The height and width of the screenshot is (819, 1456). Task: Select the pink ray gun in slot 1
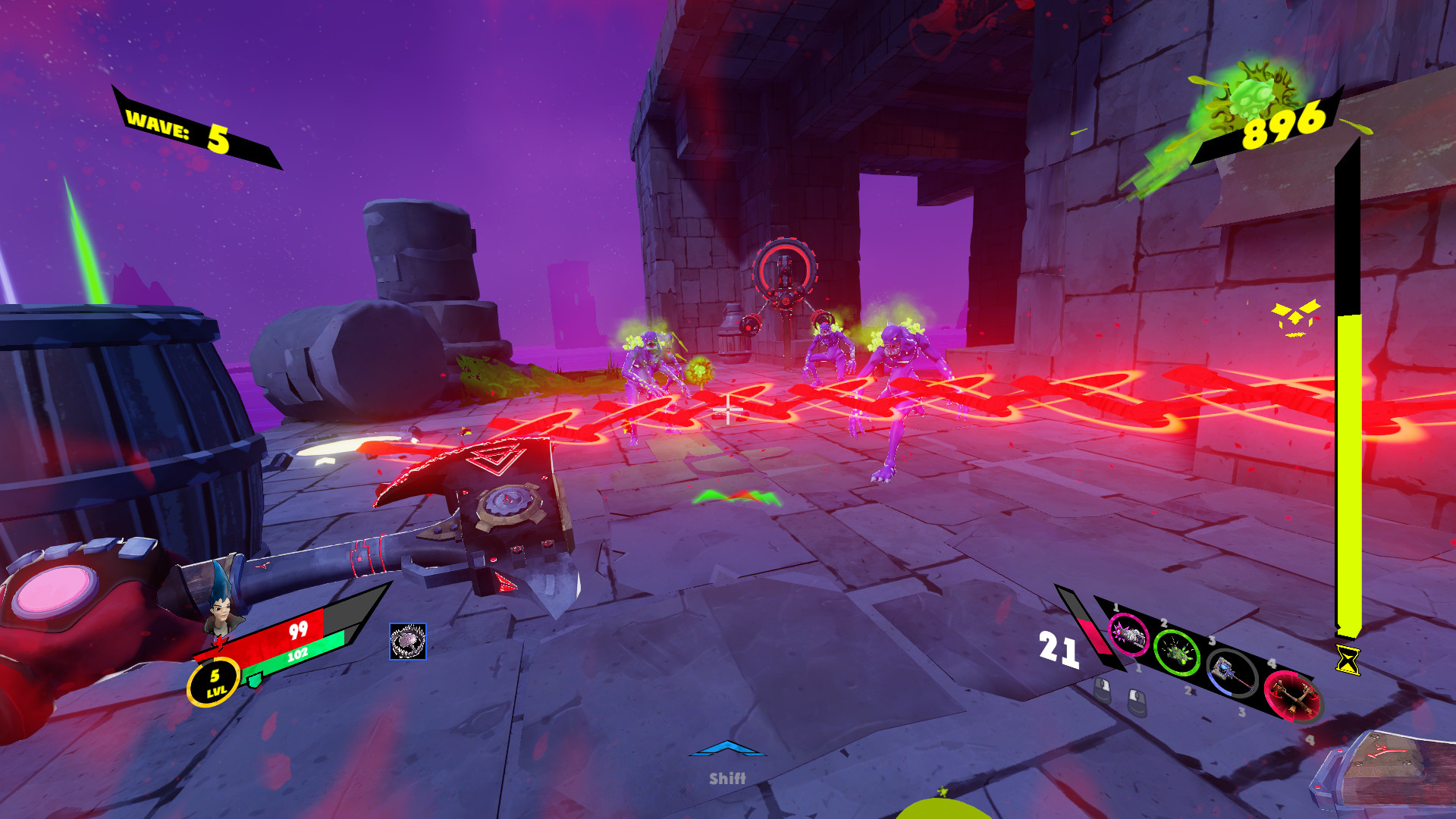pos(1130,634)
